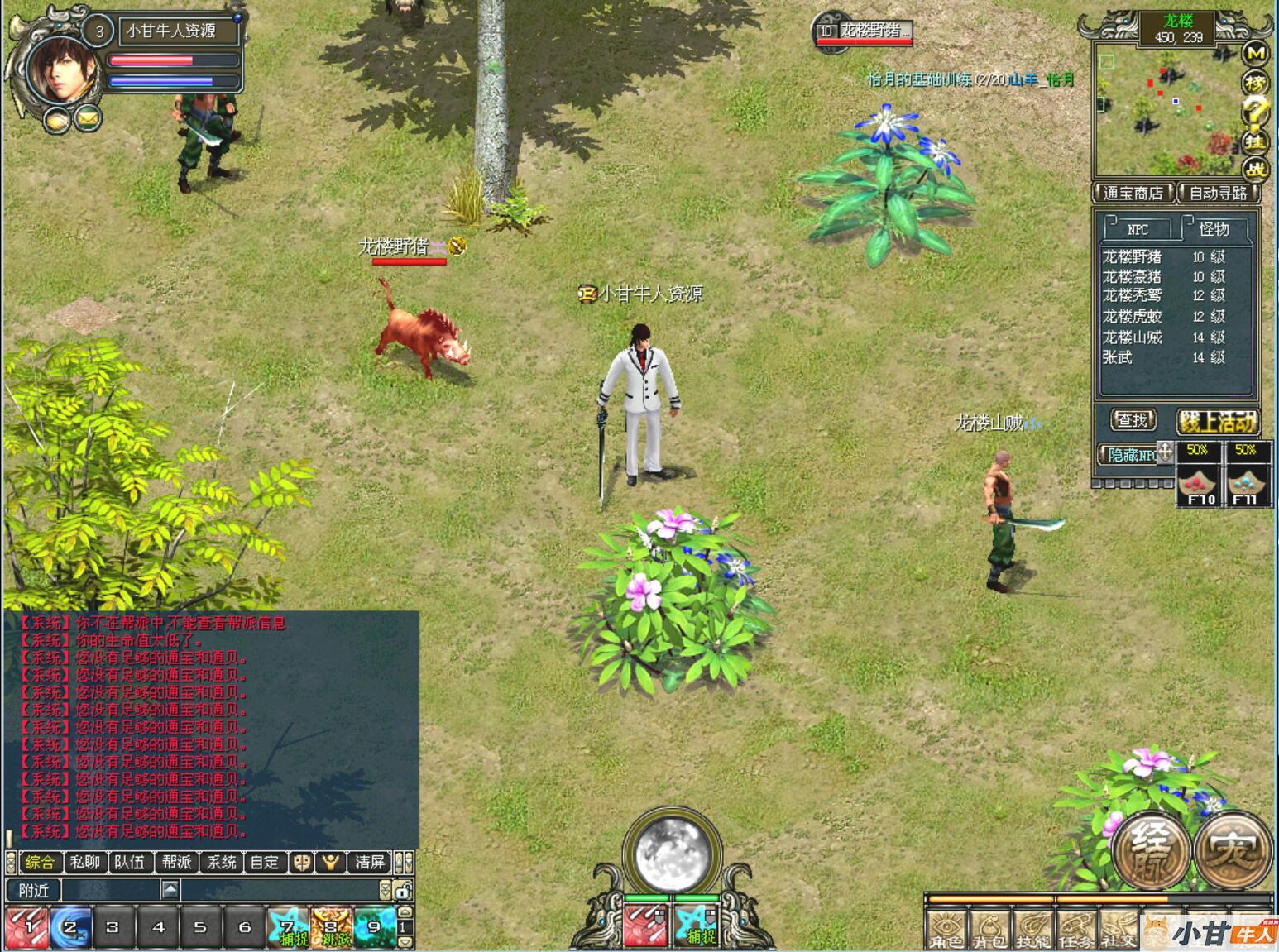Open the 线上活动 online events
1279x952 pixels.
coord(1217,422)
